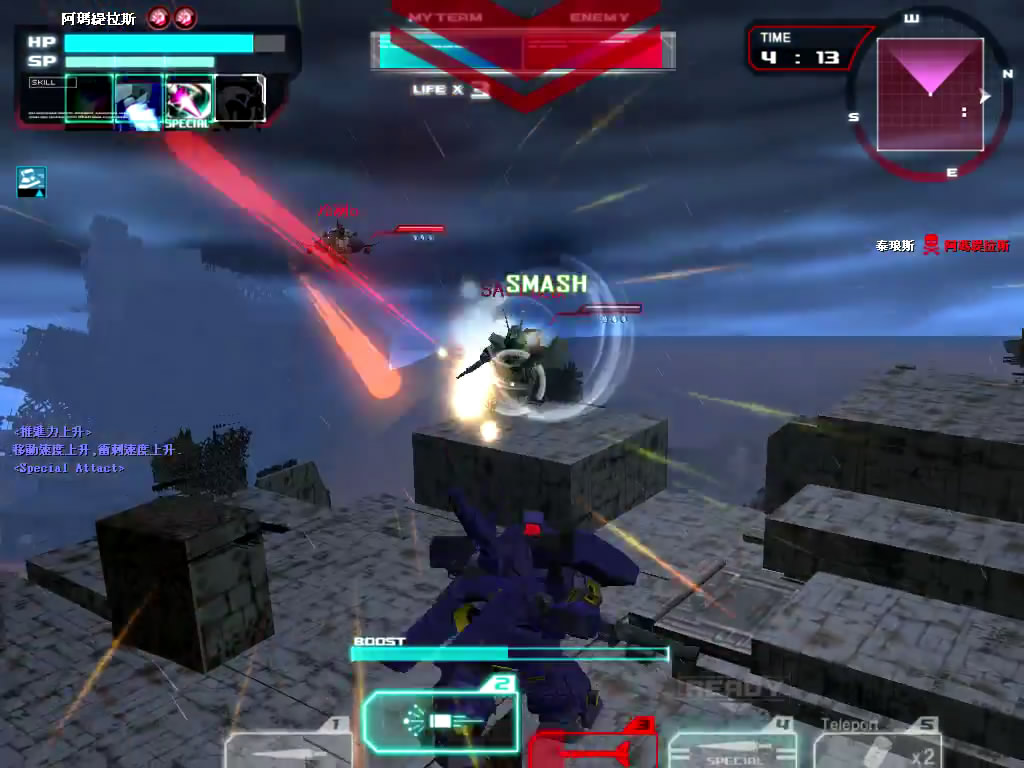Activate the SPECIAL weapon slot 4
This screenshot has height=768, width=1024.
click(x=733, y=750)
